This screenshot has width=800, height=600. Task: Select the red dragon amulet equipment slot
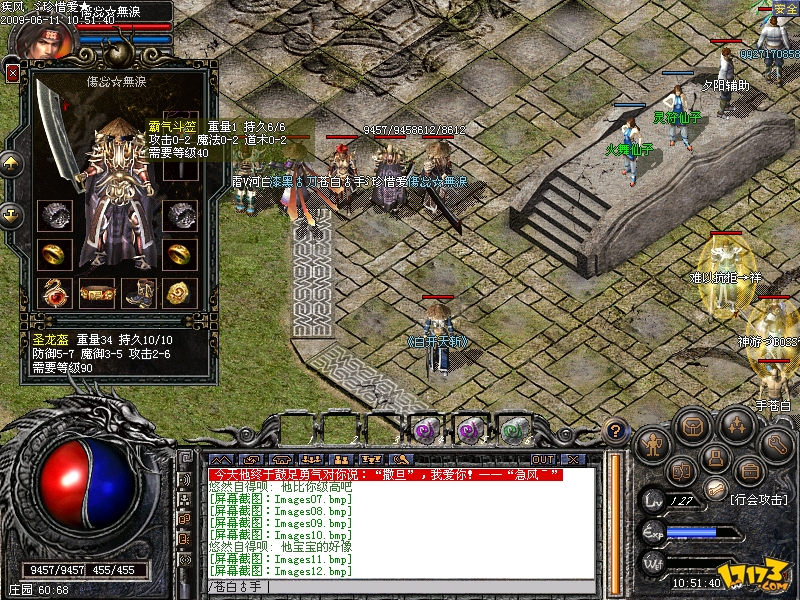click(52, 292)
